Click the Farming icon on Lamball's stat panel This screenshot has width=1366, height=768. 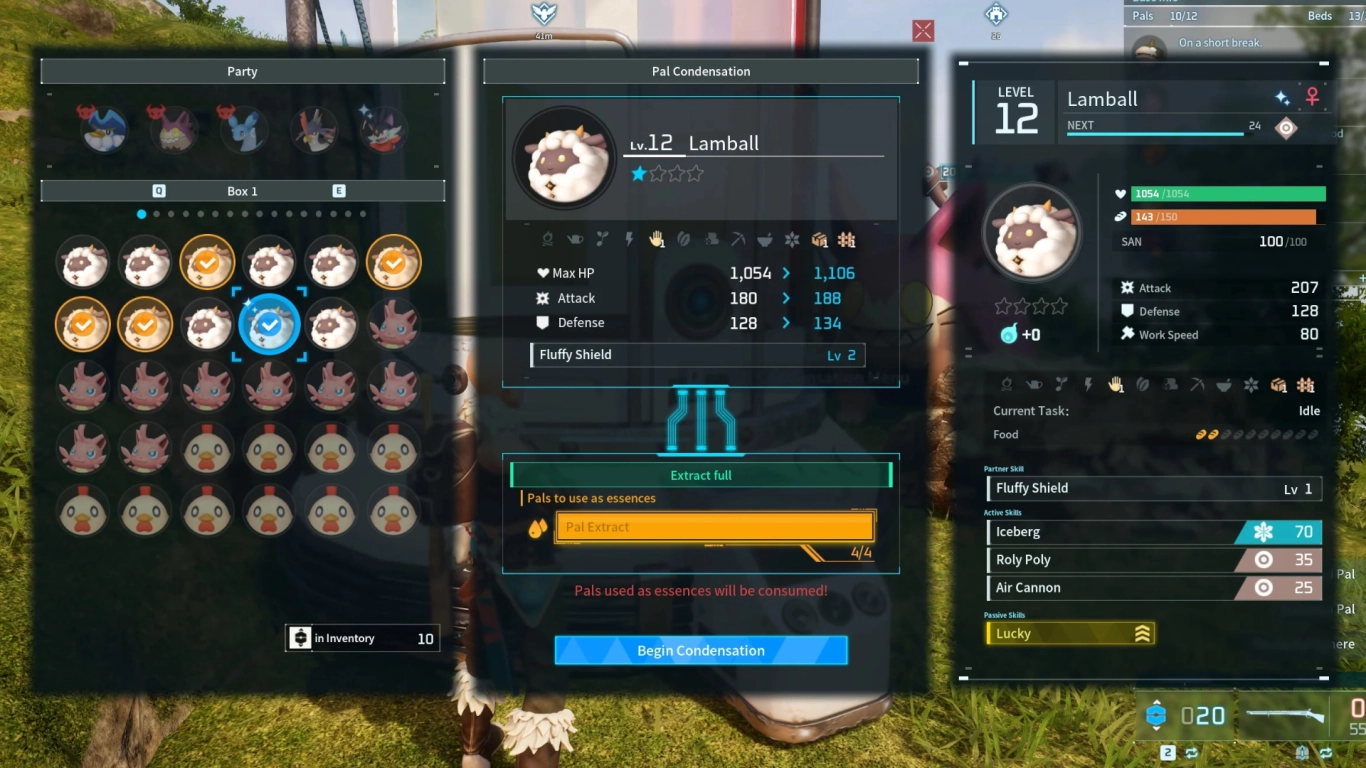click(x=1308, y=385)
